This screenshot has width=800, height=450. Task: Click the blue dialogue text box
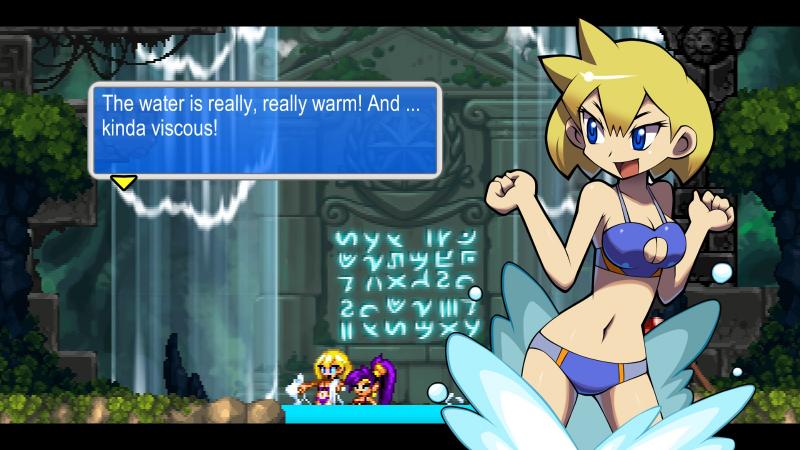(x=265, y=130)
